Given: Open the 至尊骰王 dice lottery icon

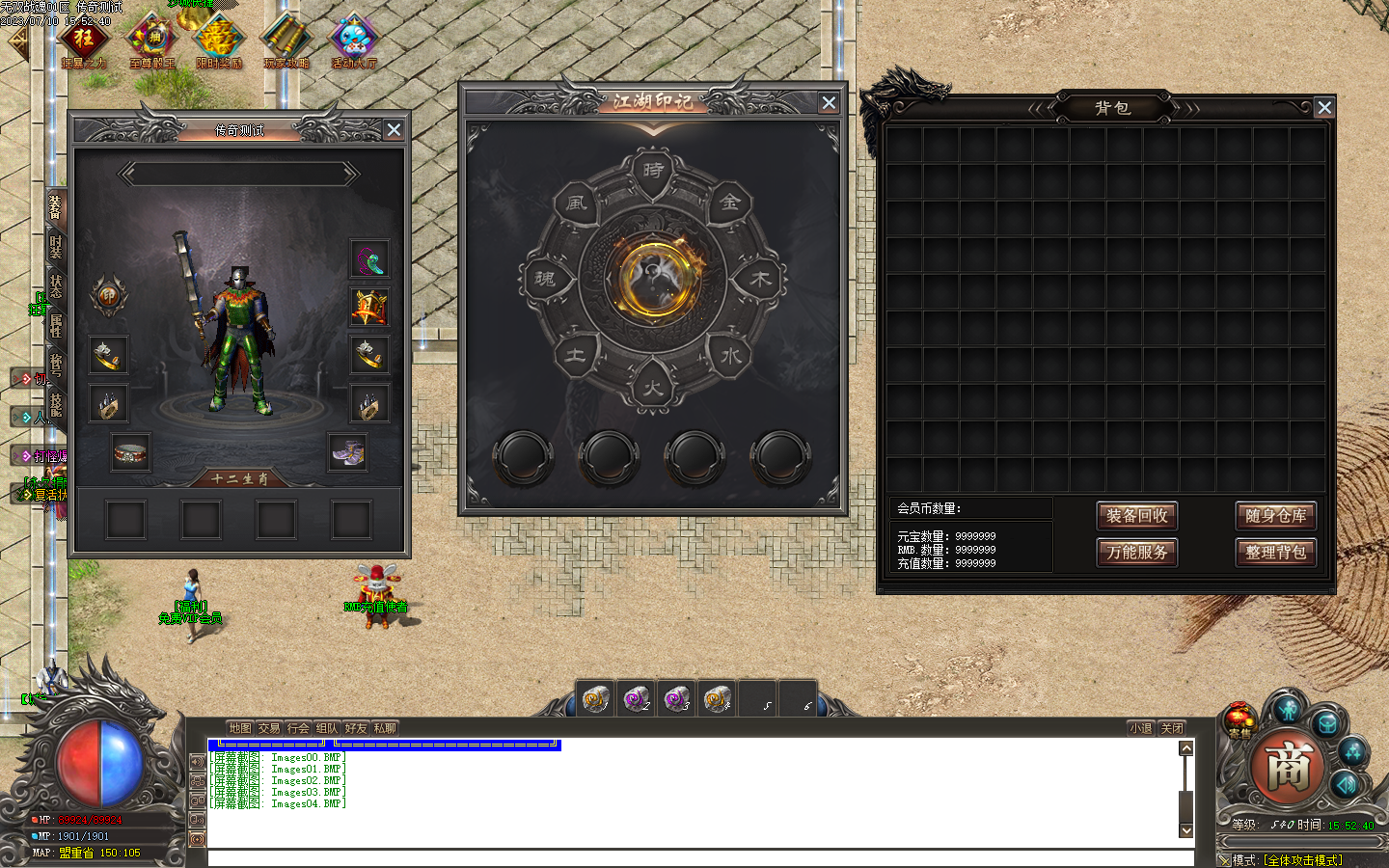Looking at the screenshot, I should 152,39.
